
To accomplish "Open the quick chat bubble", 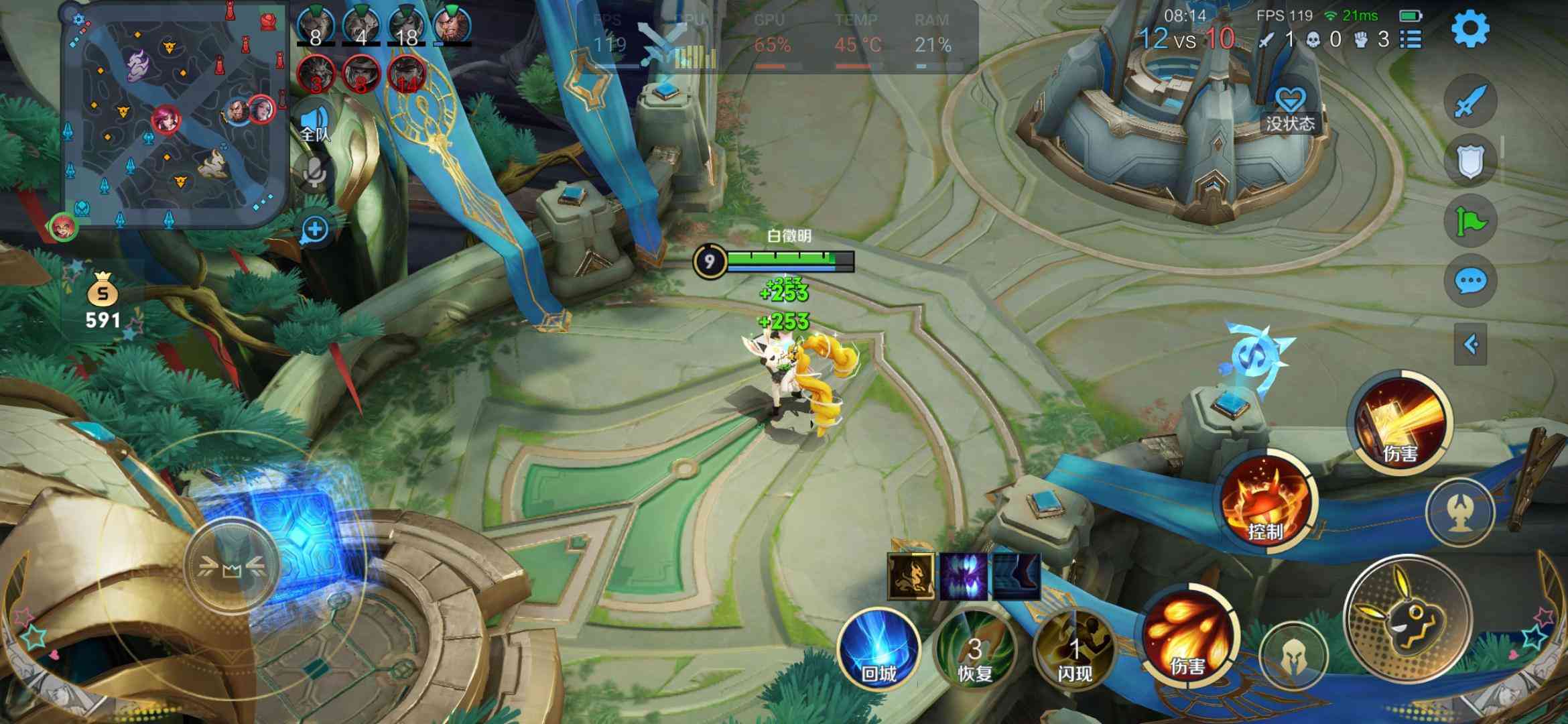I will click(1470, 281).
